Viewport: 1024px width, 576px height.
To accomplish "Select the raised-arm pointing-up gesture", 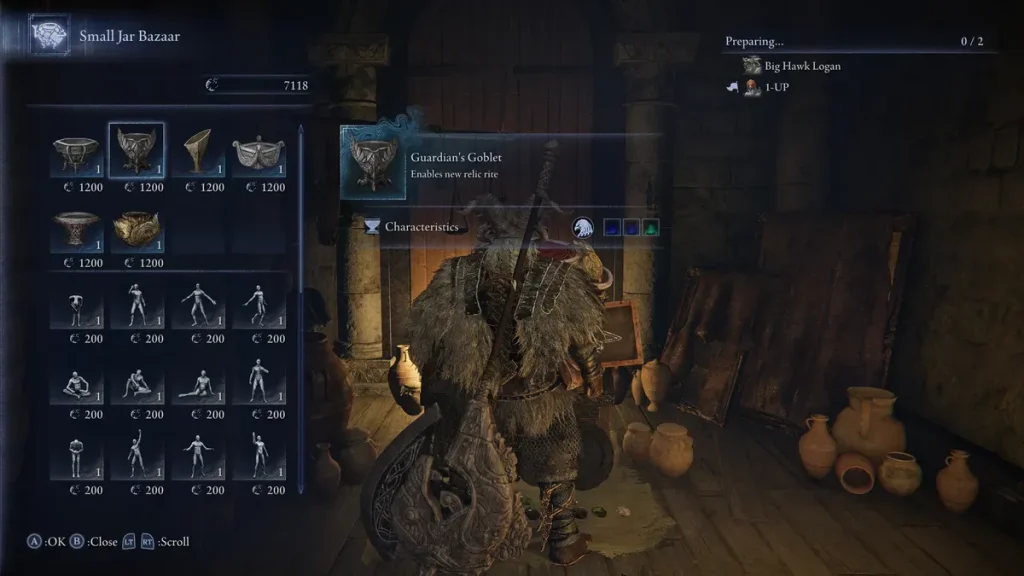I will point(137,456).
